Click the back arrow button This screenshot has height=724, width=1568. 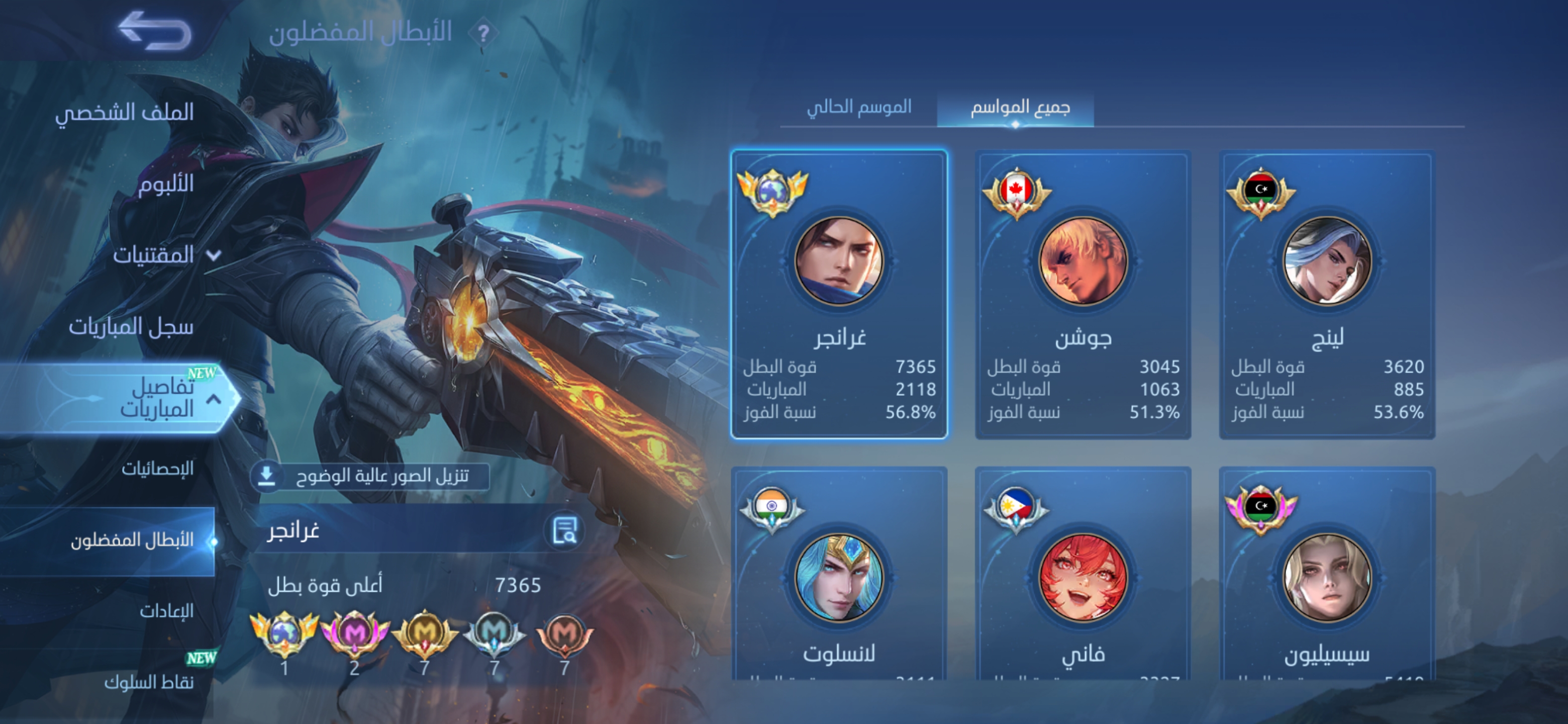tap(155, 31)
